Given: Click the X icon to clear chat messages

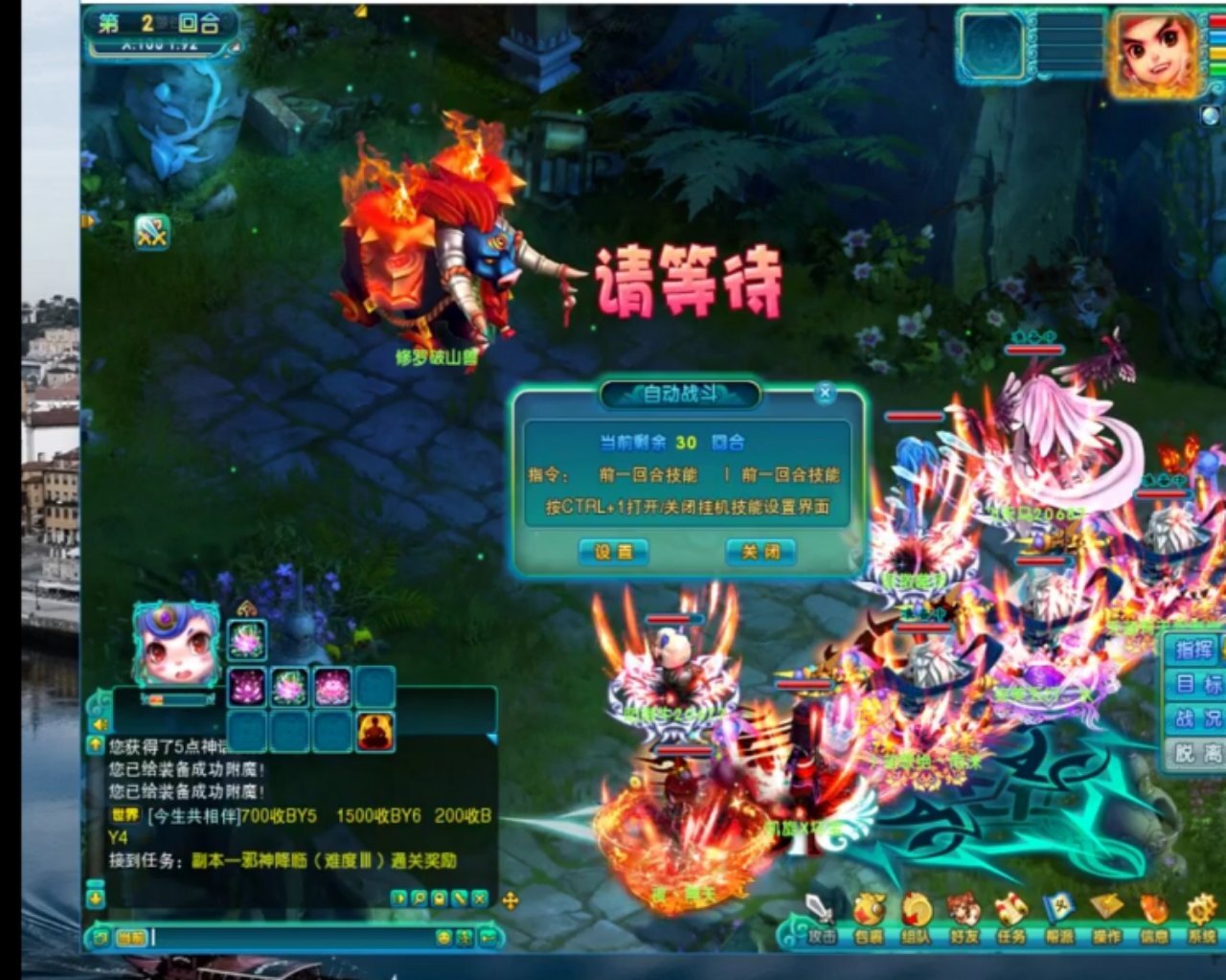Looking at the screenshot, I should click(x=477, y=899).
